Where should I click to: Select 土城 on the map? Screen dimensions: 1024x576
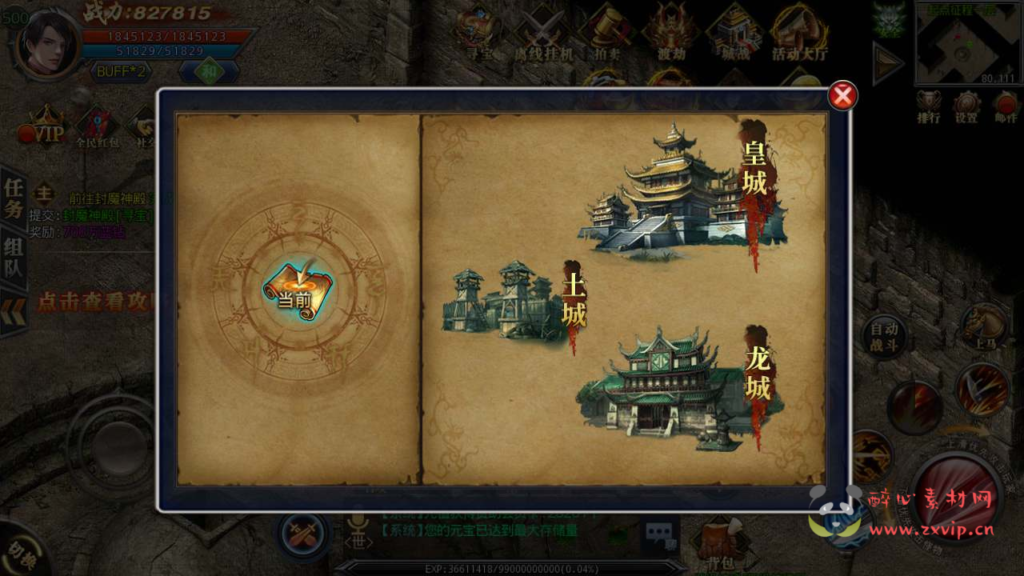click(512, 300)
